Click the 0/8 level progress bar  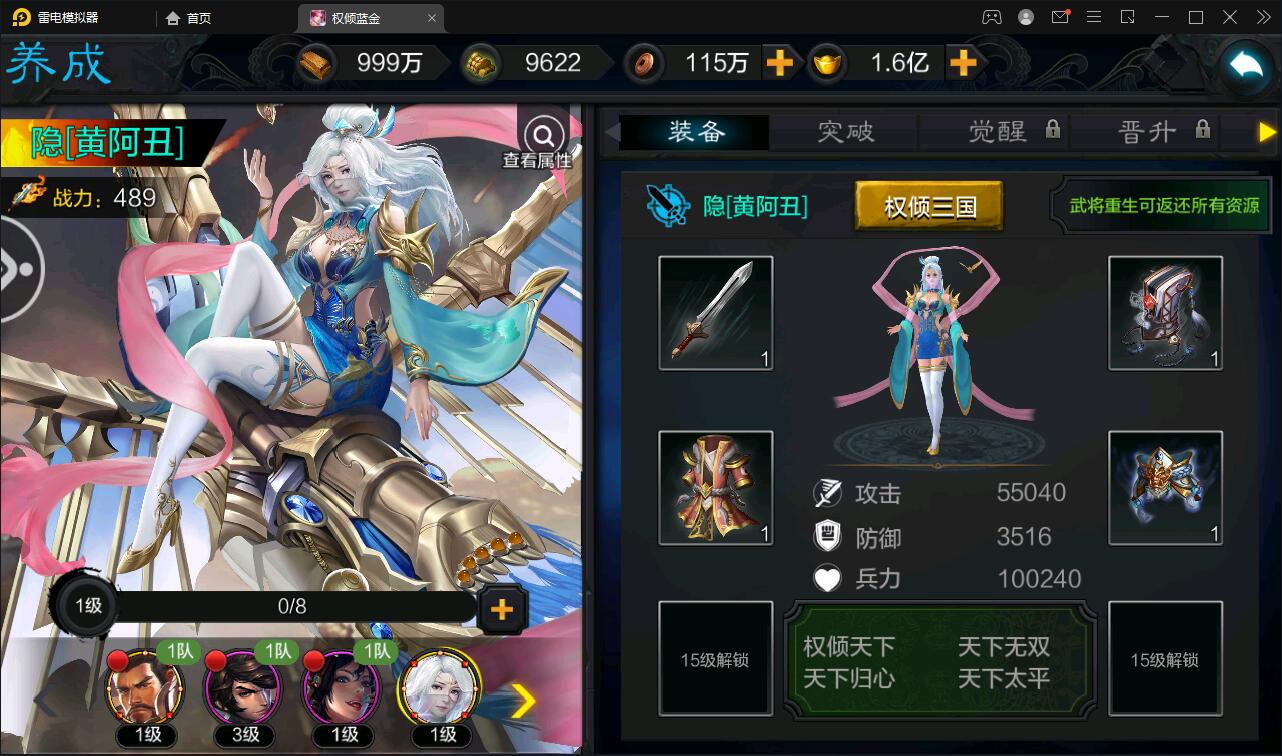290,604
